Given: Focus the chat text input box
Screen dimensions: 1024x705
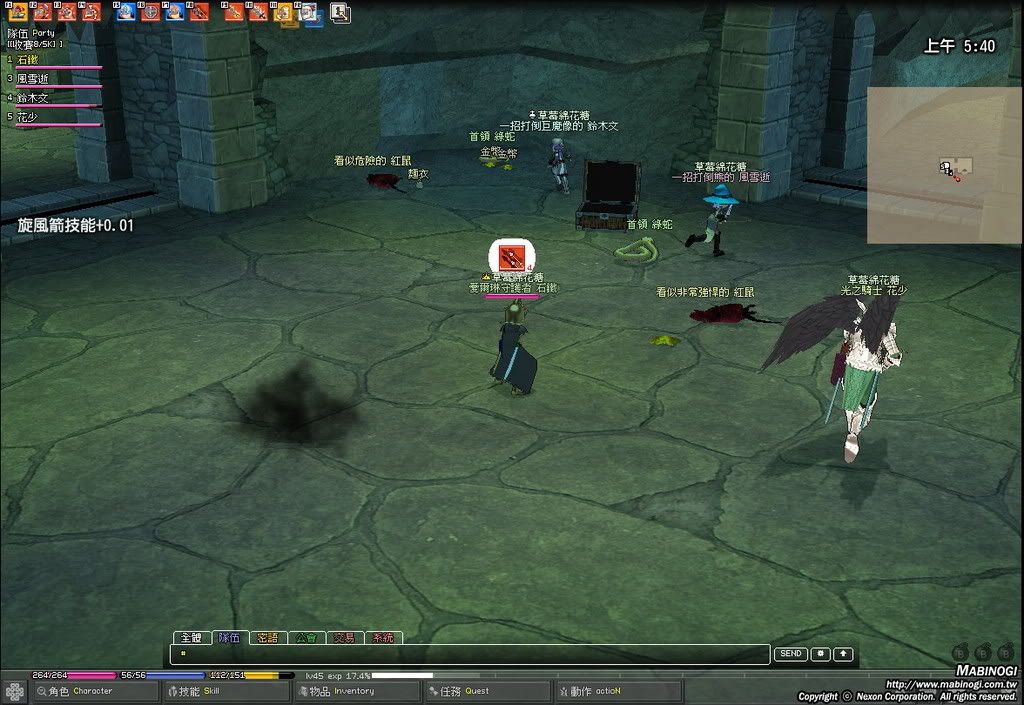Looking at the screenshot, I should [x=470, y=654].
